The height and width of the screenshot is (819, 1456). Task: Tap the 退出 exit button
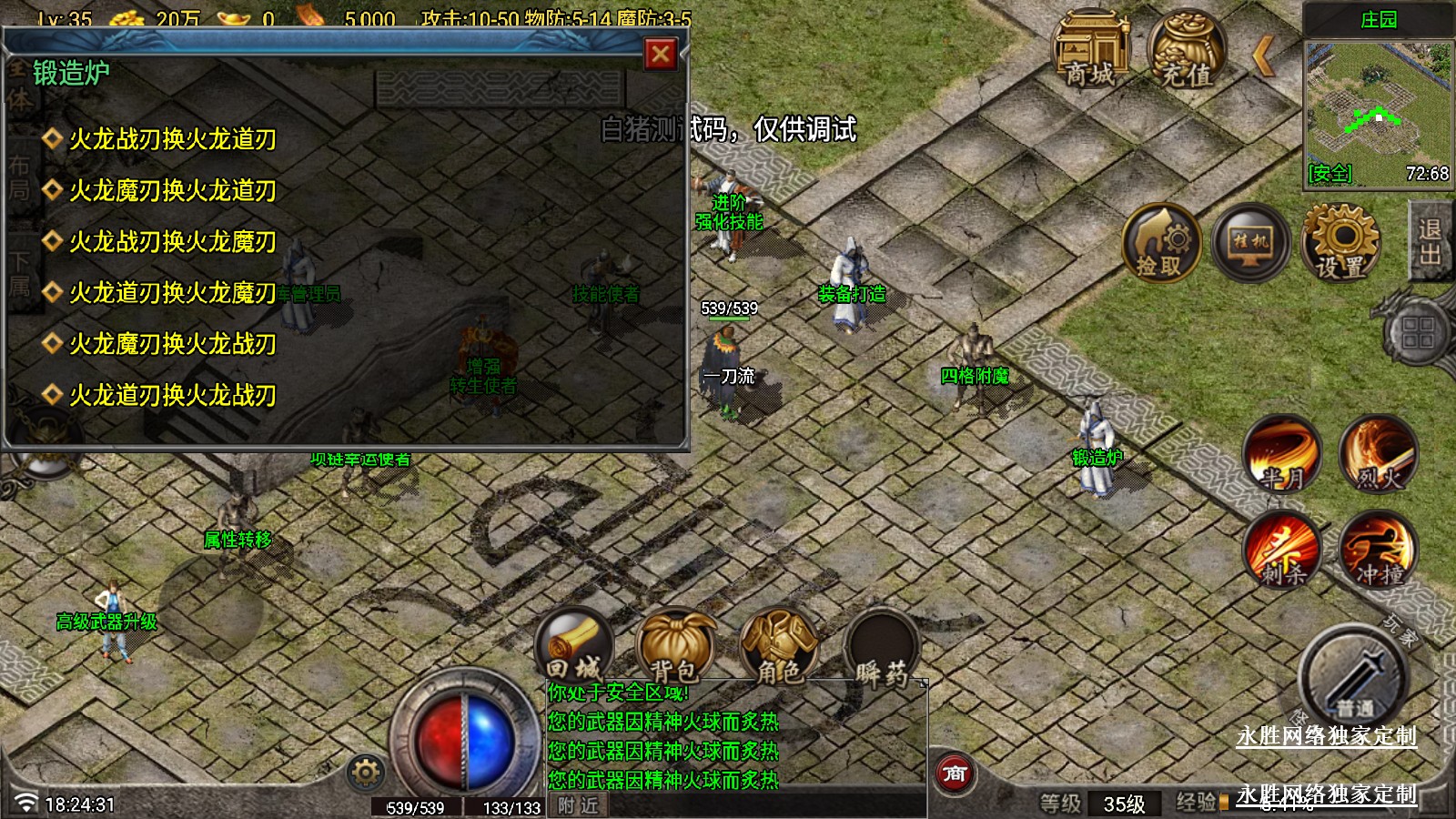(x=1430, y=242)
